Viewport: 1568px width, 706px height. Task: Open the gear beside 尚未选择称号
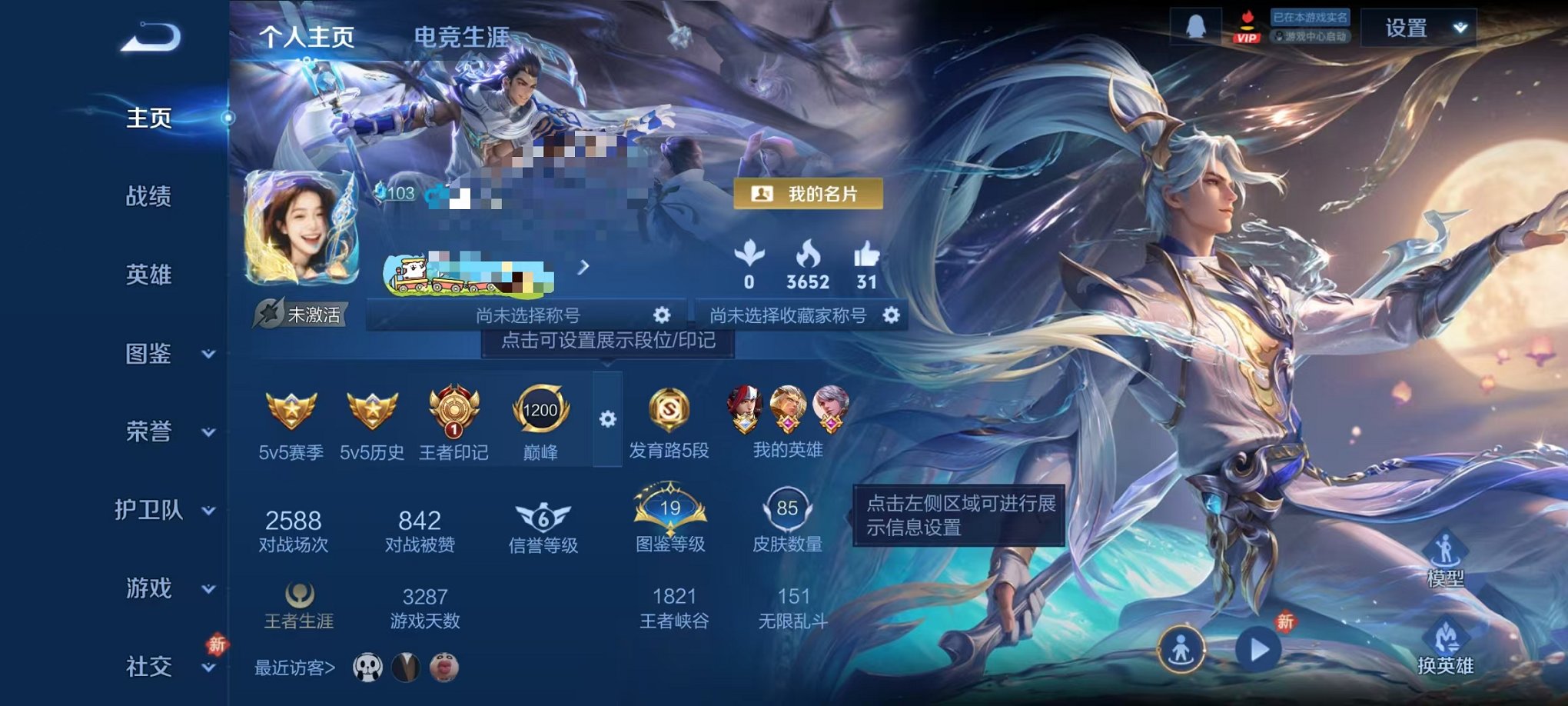[661, 314]
